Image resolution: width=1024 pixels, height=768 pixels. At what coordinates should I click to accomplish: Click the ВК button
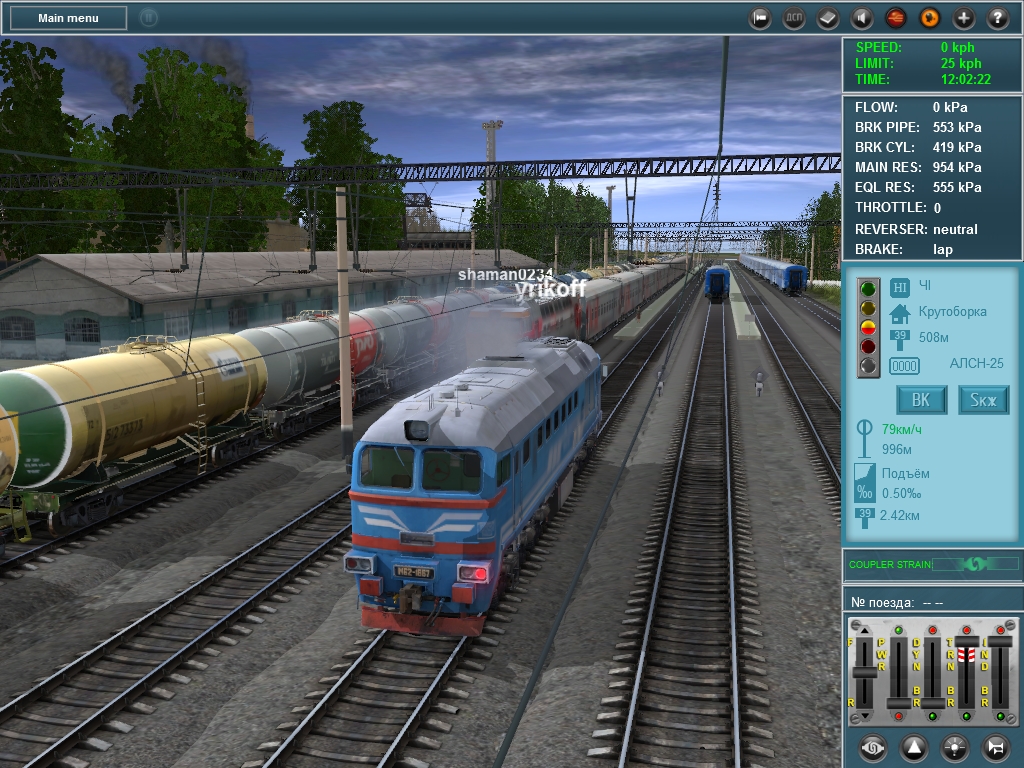point(921,401)
